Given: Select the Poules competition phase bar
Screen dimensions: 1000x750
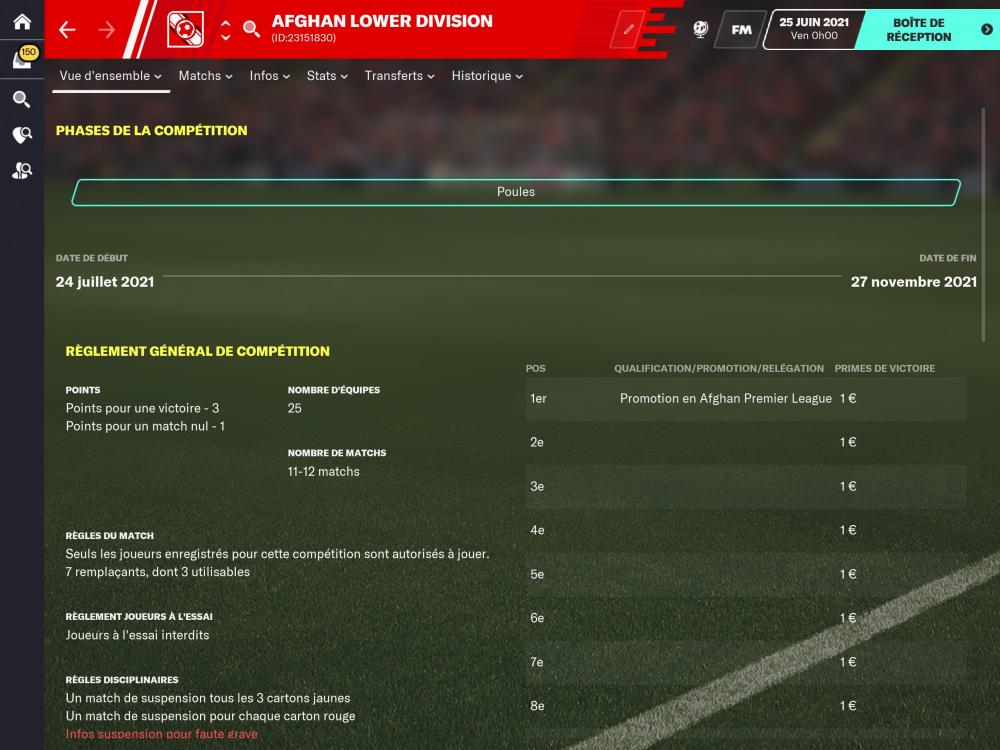Looking at the screenshot, I should (x=516, y=192).
